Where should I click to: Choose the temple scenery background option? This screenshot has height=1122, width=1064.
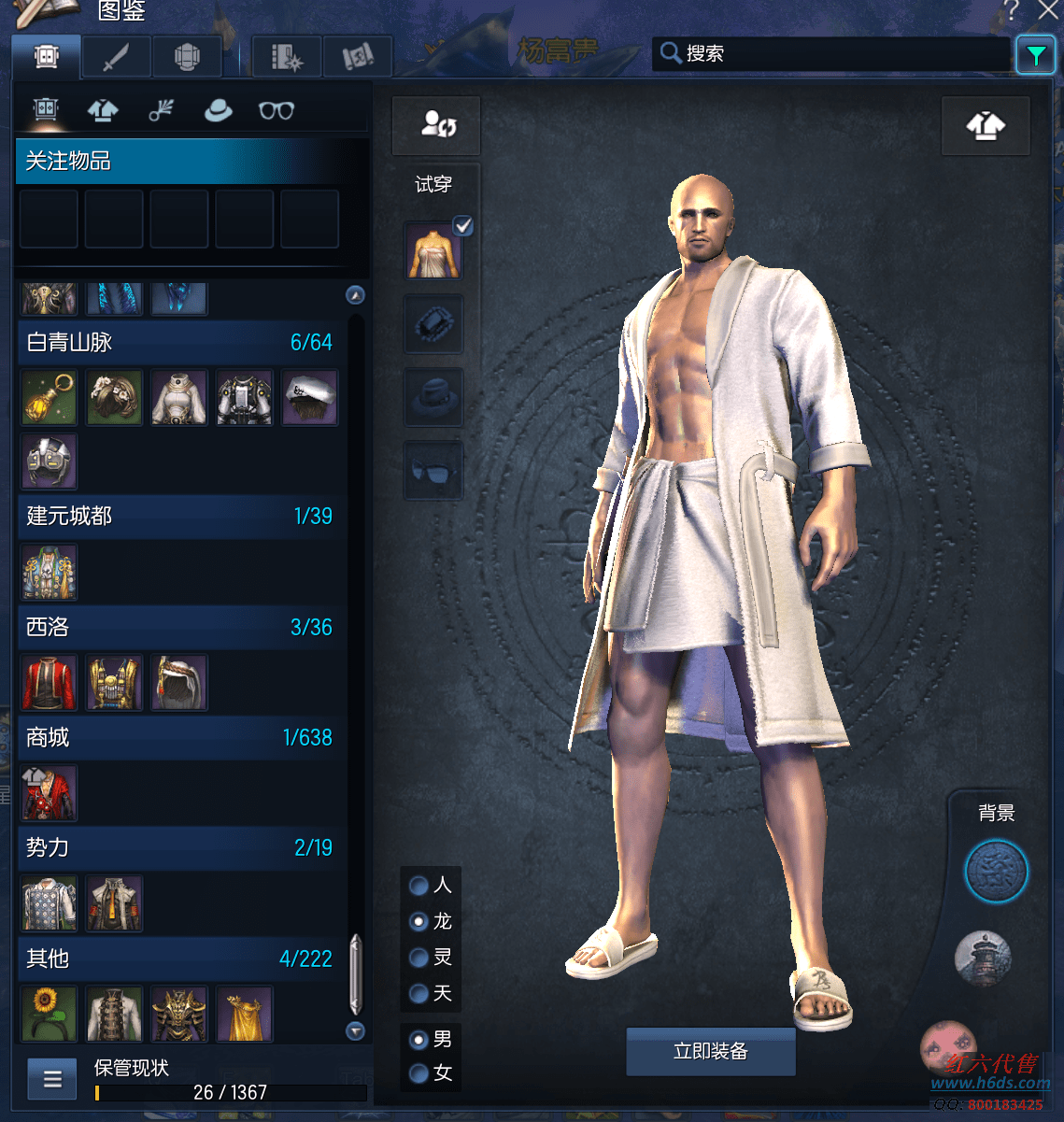983,959
